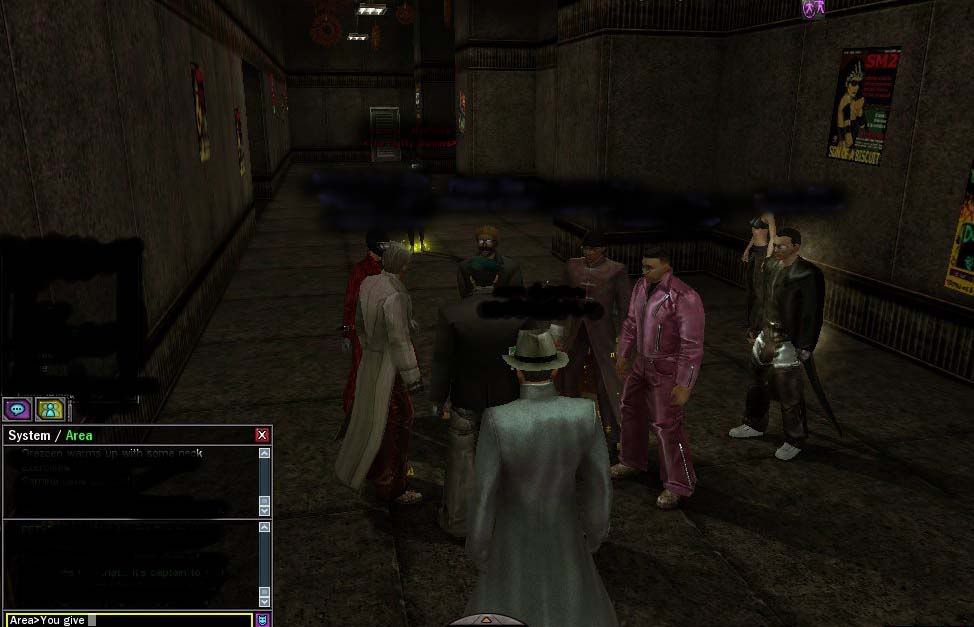This screenshot has height=627, width=974.
Task: Select the System channel label in chat header
Action: [29, 435]
